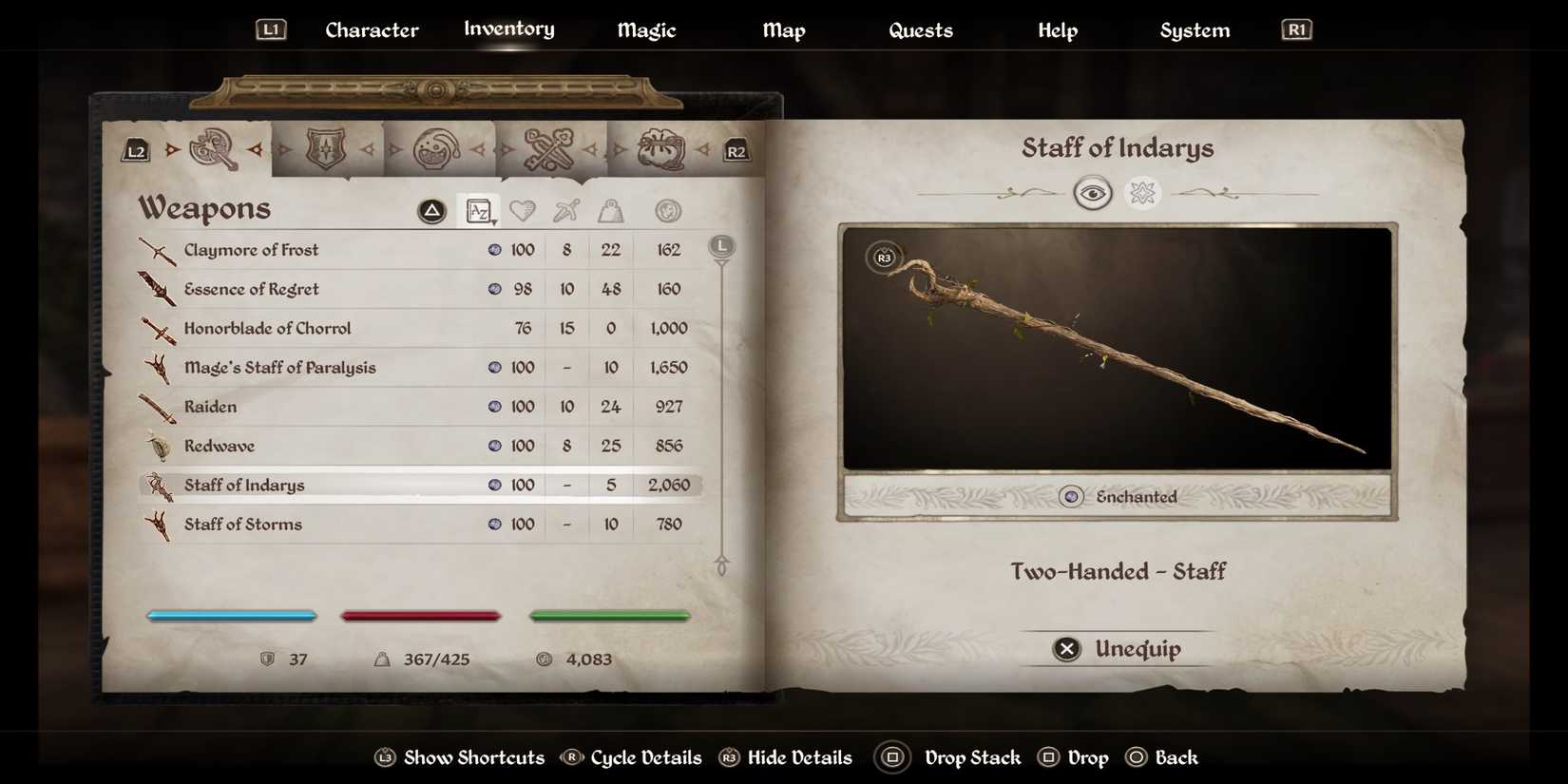The height and width of the screenshot is (784, 1568).
Task: Open the L2 previous category arrow
Action: [134, 149]
